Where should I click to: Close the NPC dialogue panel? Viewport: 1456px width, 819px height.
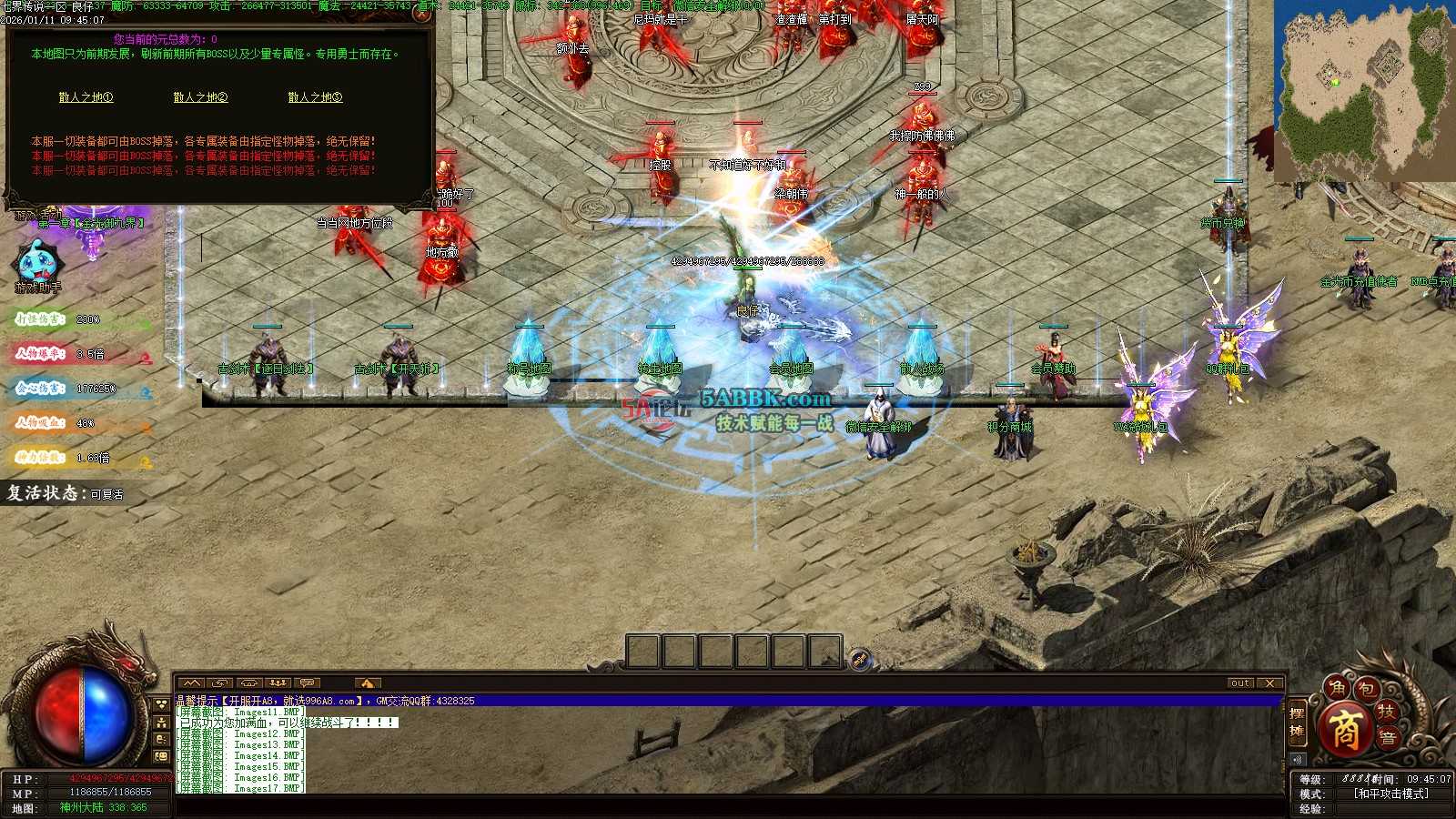point(421,13)
